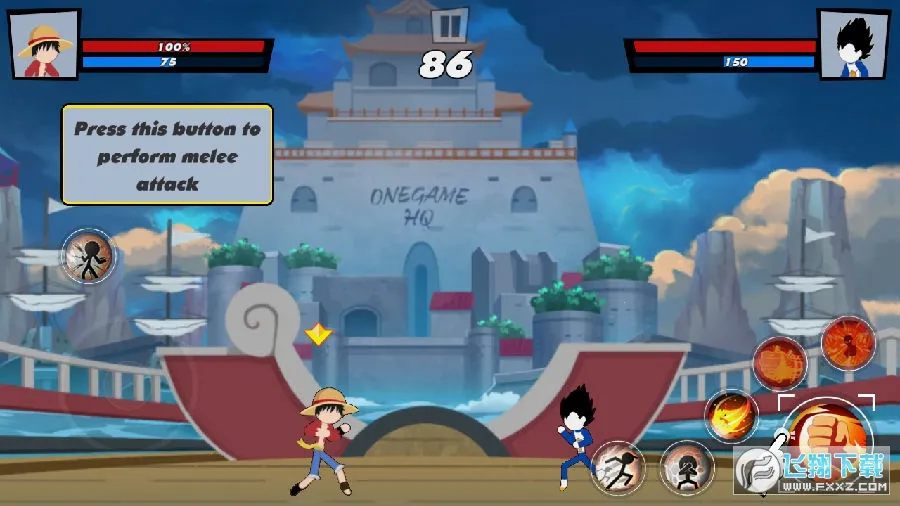
Task: Pause the fight with the pause button
Action: click(x=450, y=24)
